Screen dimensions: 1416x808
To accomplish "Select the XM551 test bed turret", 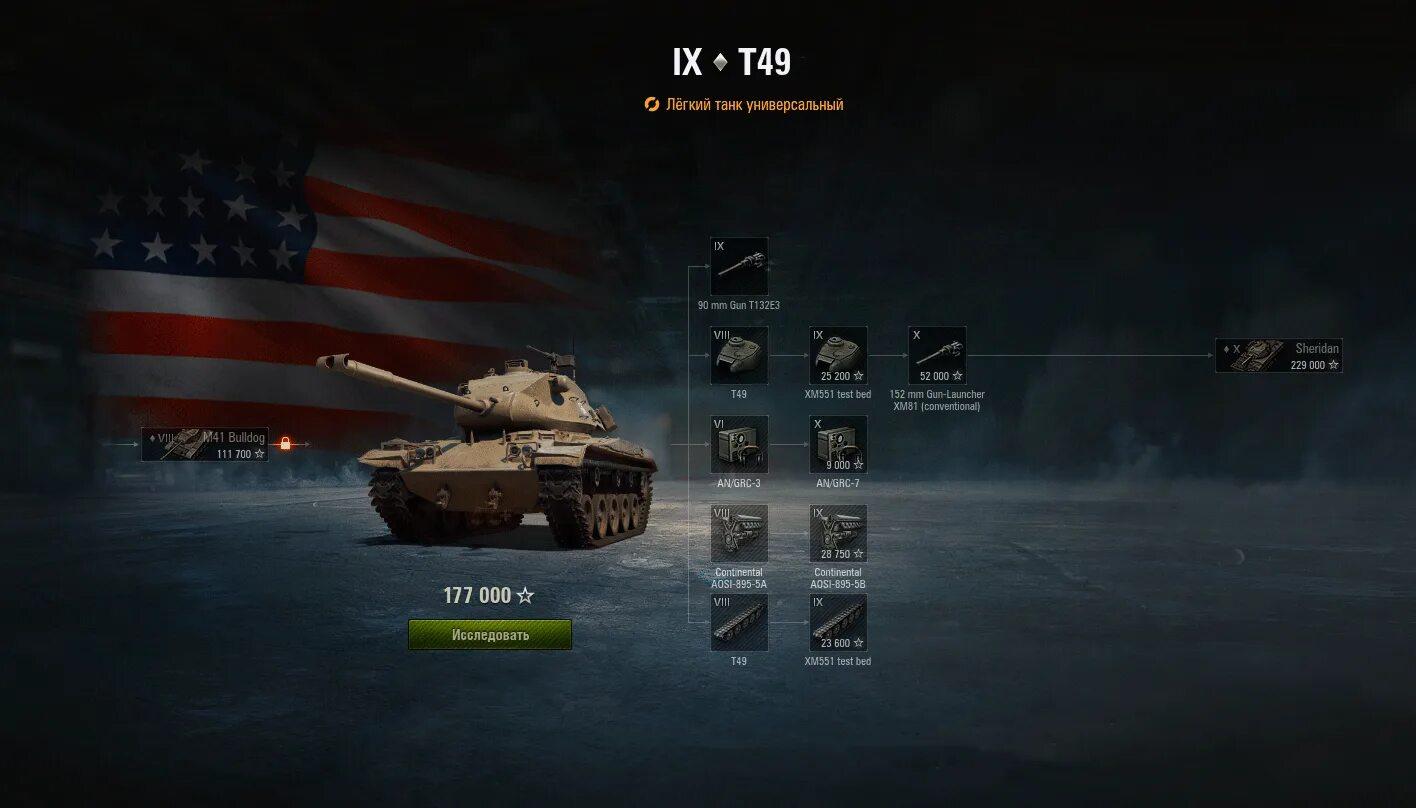I will tap(838, 355).
